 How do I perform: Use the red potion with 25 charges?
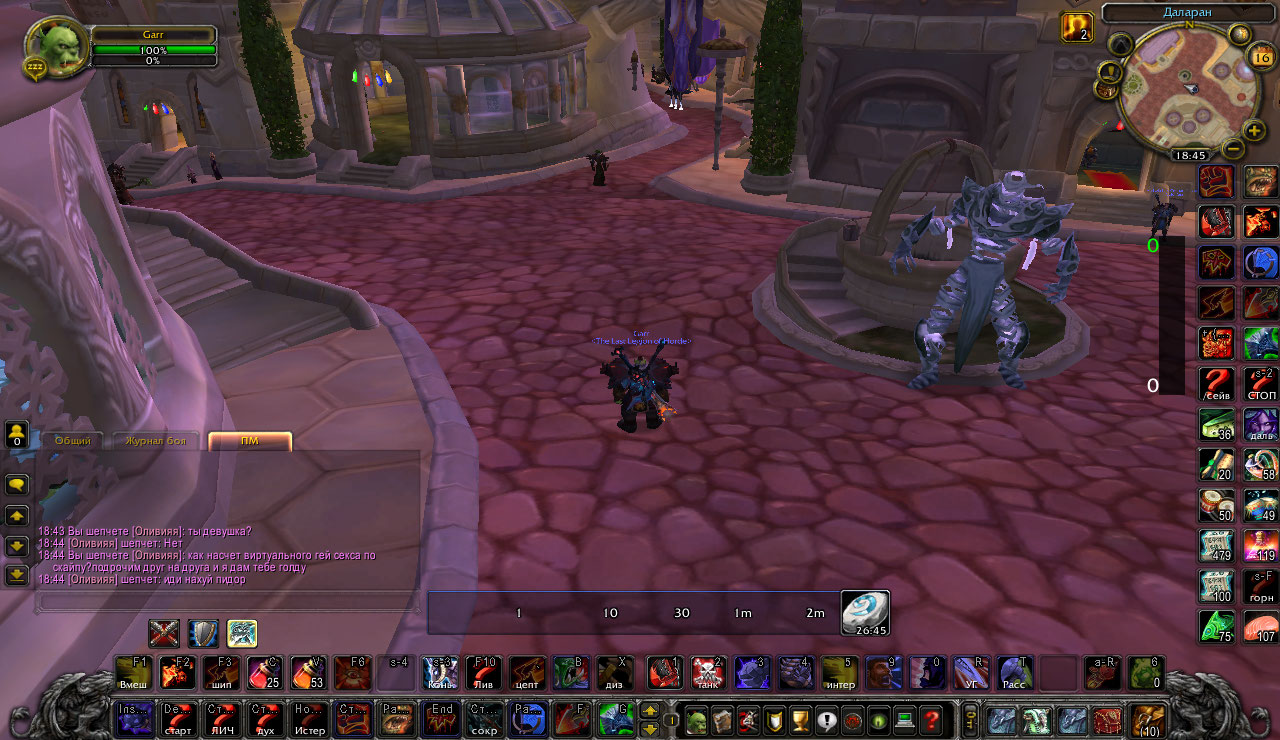click(x=264, y=672)
